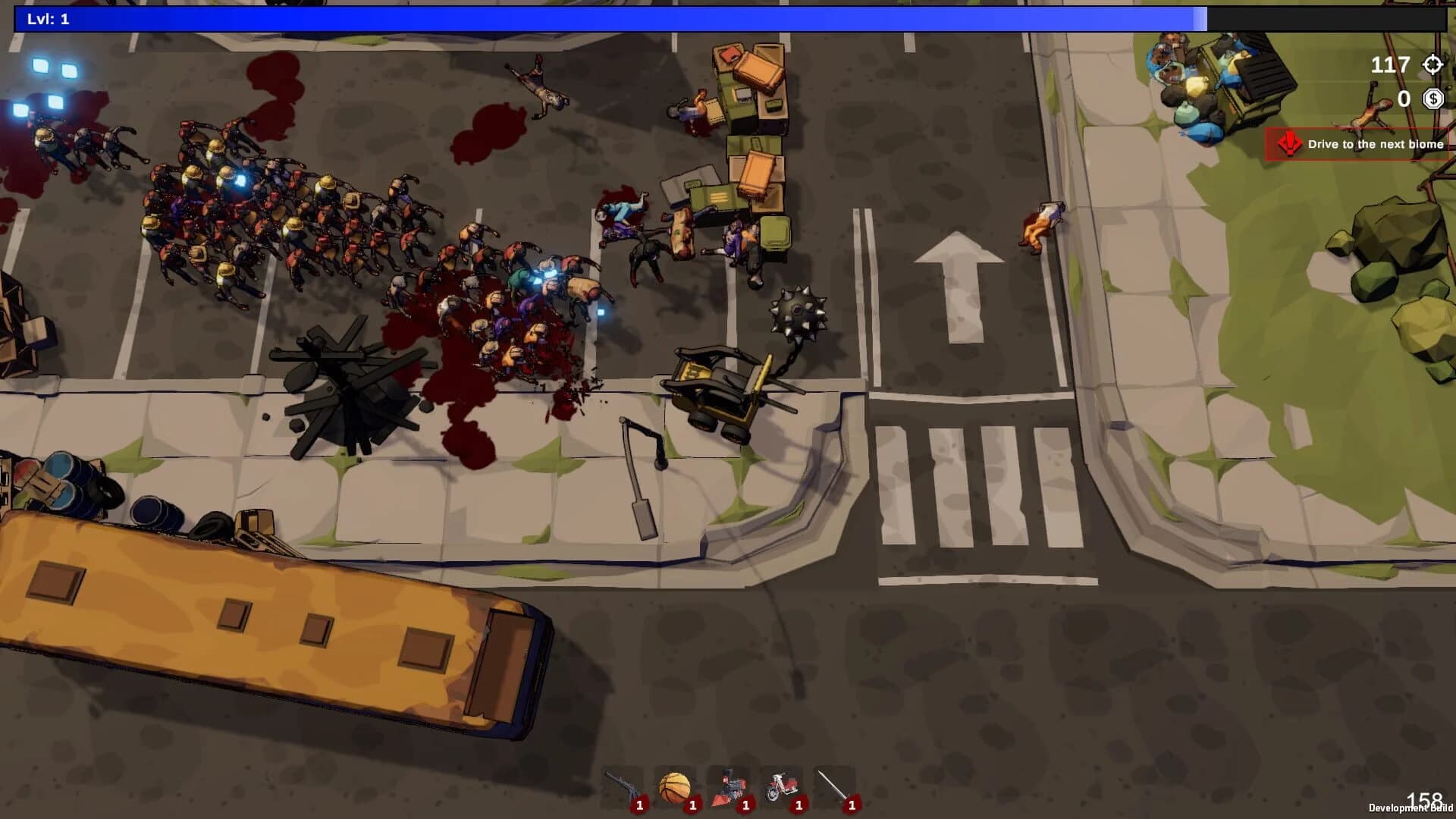Click the crosshair kill-counter icon
Screen dimensions: 1456x819
[x=1432, y=65]
